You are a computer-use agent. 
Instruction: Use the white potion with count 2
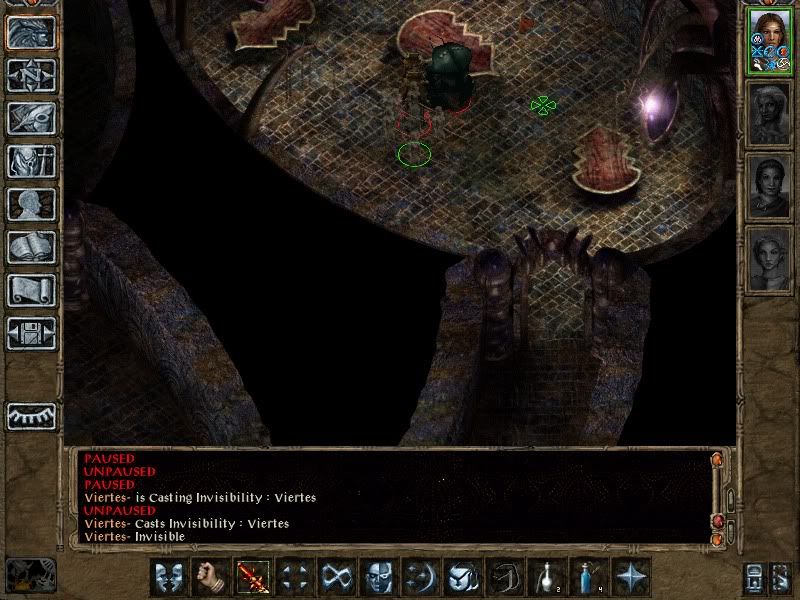pos(548,577)
